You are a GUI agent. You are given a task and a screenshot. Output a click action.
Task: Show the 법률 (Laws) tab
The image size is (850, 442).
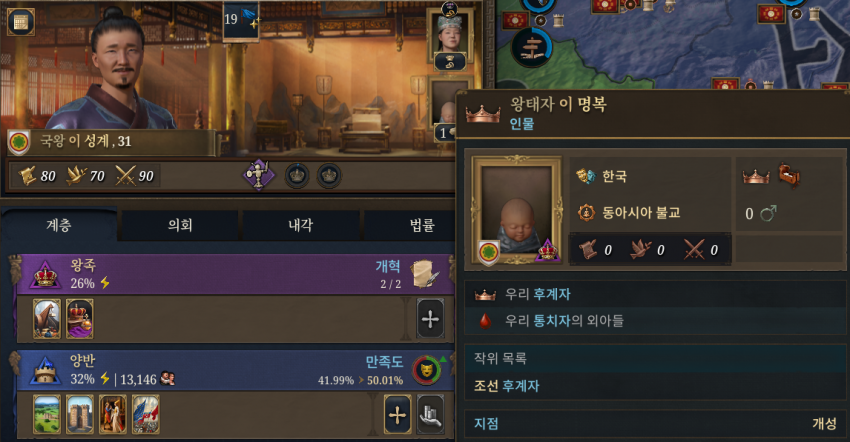(418, 227)
